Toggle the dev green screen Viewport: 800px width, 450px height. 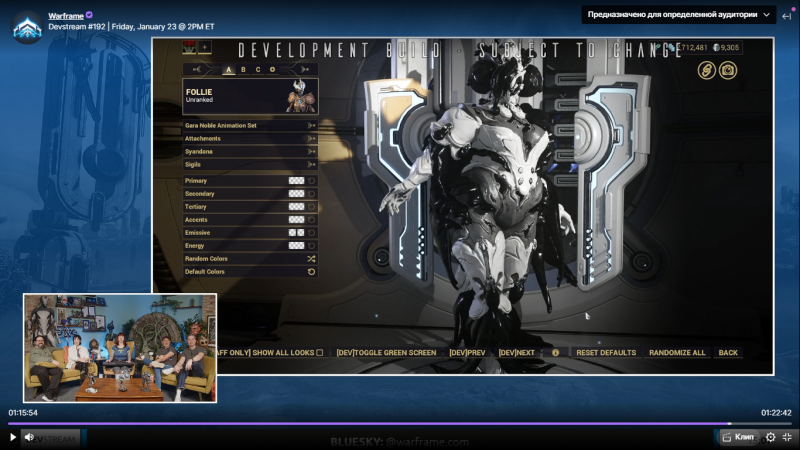pyautogui.click(x=386, y=352)
